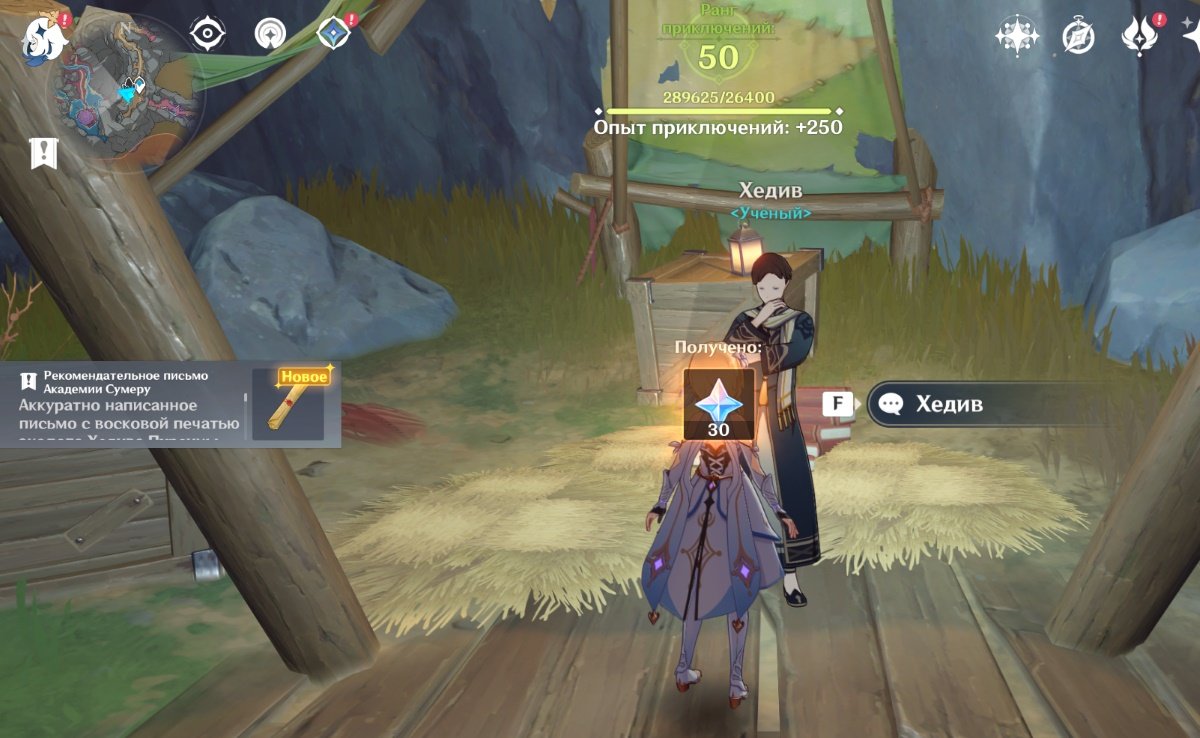View the new recommendation letter thumbnail
1200x738 pixels.
(288, 404)
